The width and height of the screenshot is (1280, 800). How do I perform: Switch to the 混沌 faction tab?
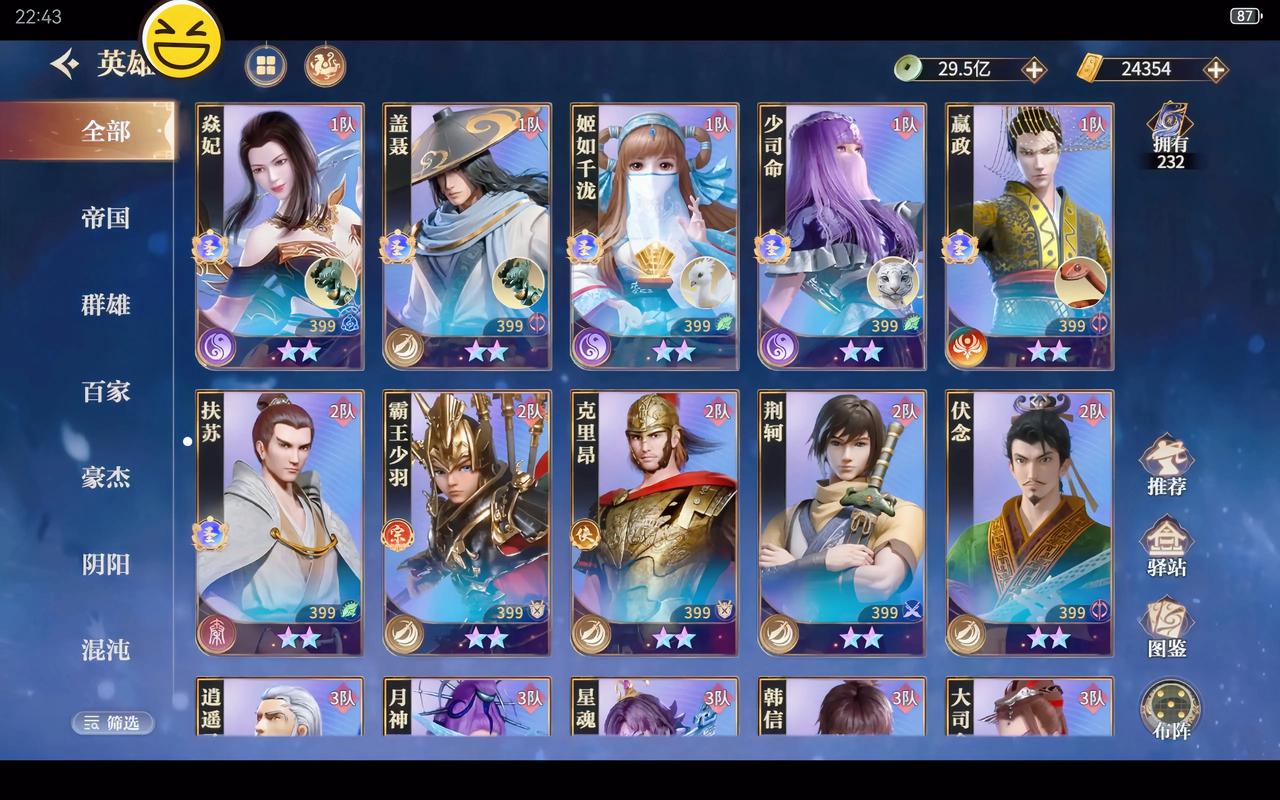105,651
